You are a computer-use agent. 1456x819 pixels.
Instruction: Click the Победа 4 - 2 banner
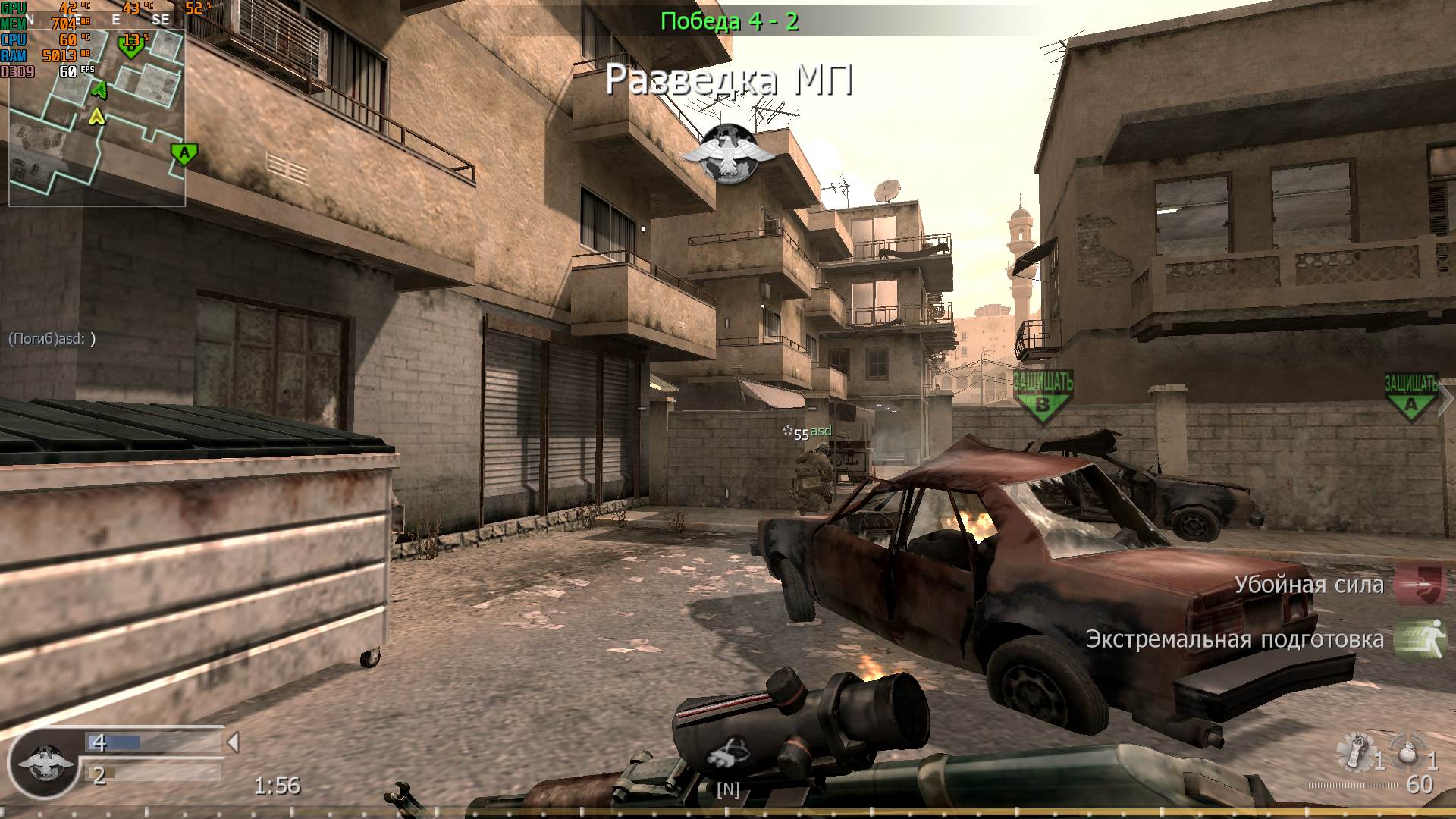(728, 20)
